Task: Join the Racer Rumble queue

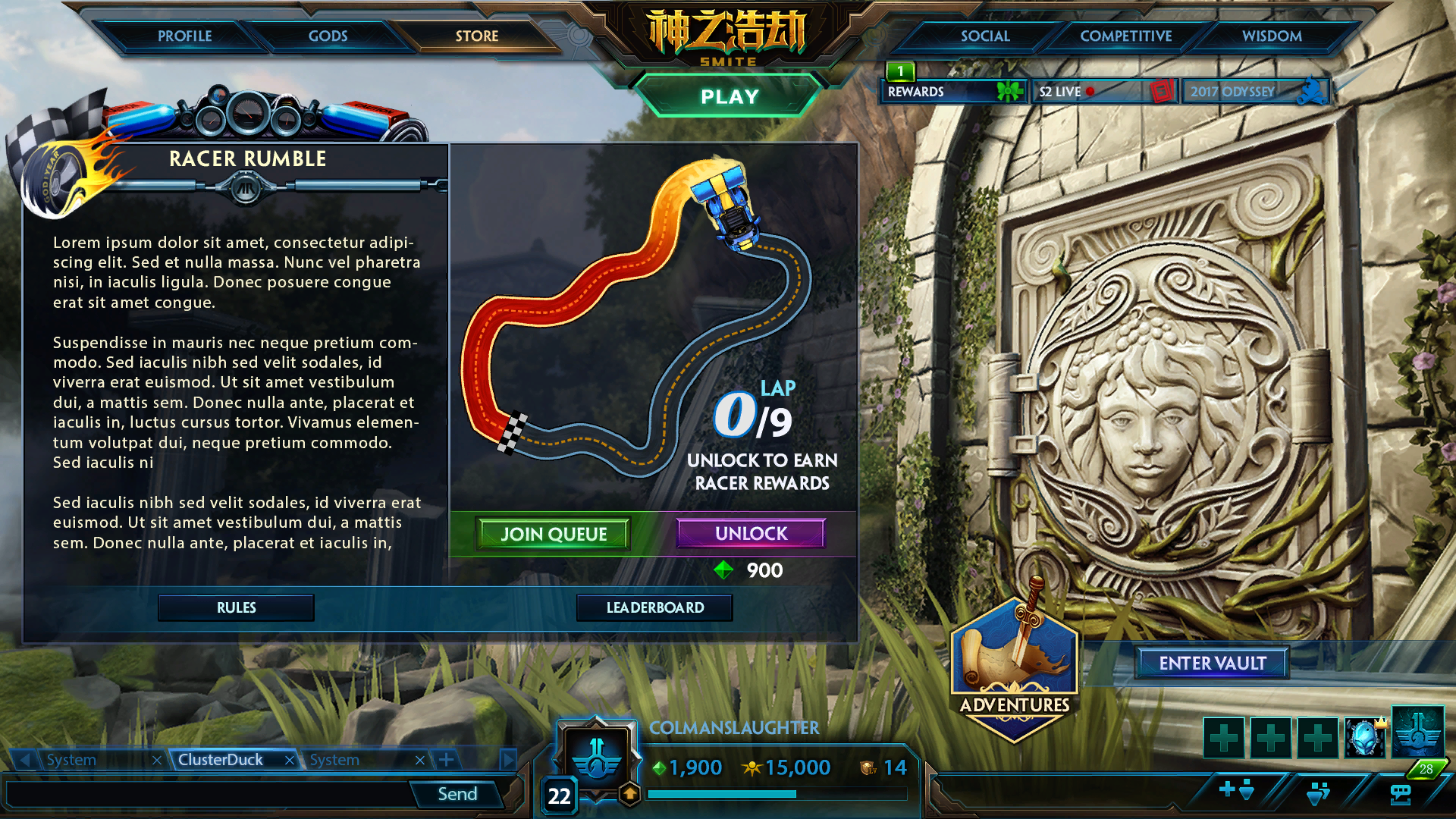Action: click(554, 534)
